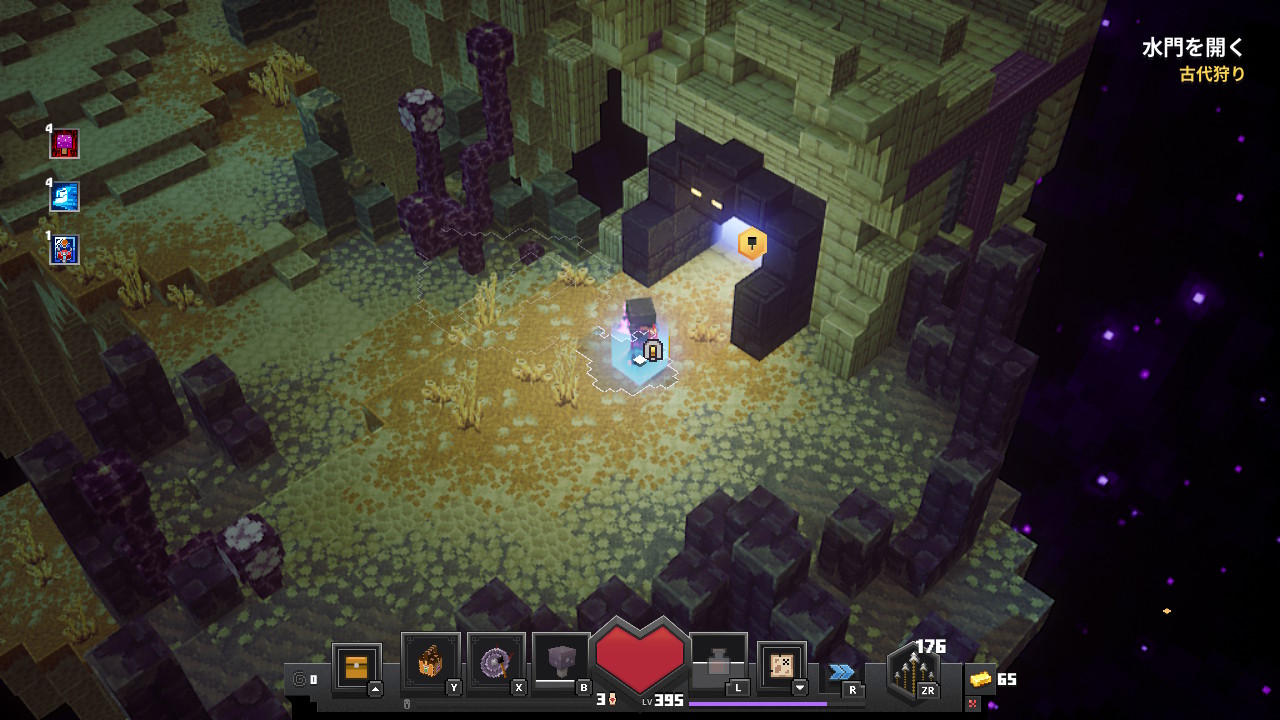Activate the purple spiral shell artifact

point(496,663)
